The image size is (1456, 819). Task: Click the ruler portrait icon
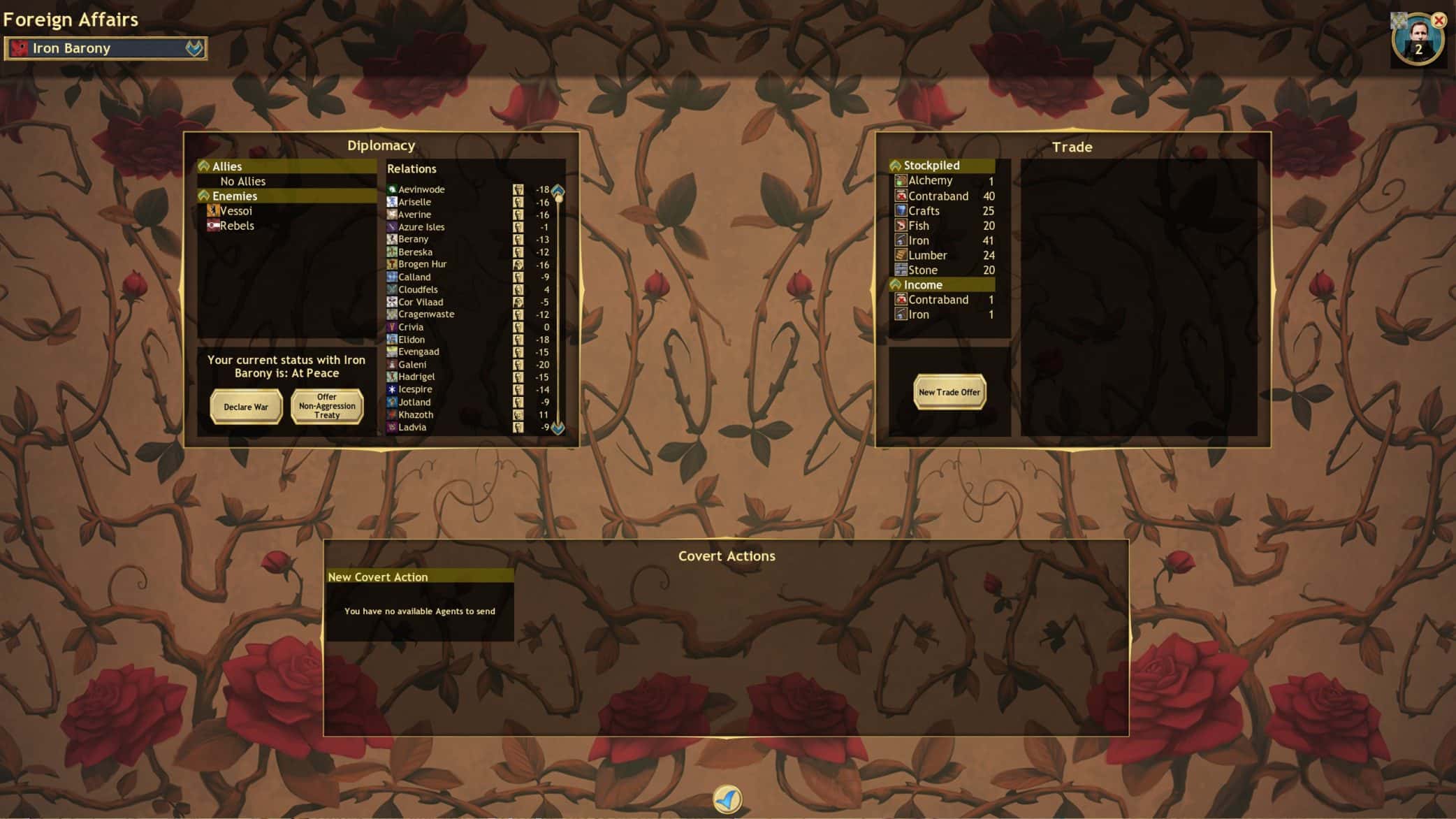(1416, 38)
